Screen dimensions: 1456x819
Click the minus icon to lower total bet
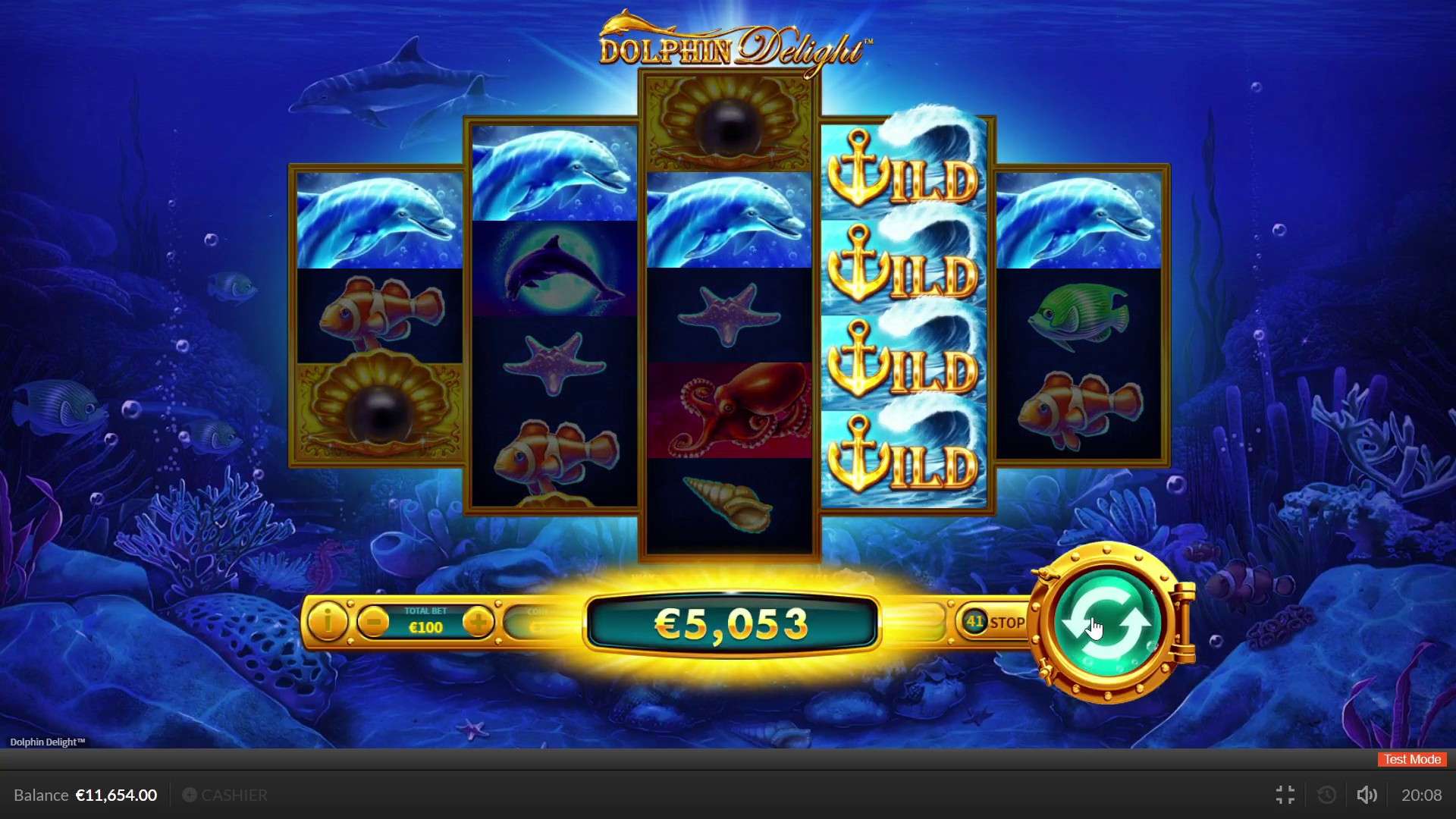[x=372, y=620]
